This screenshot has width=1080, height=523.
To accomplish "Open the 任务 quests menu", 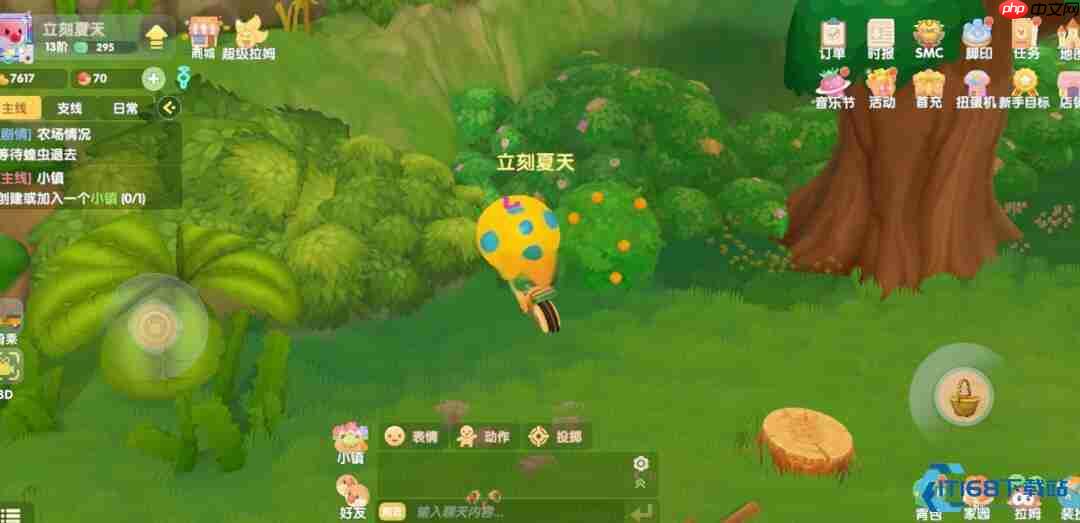I will 1026,40.
